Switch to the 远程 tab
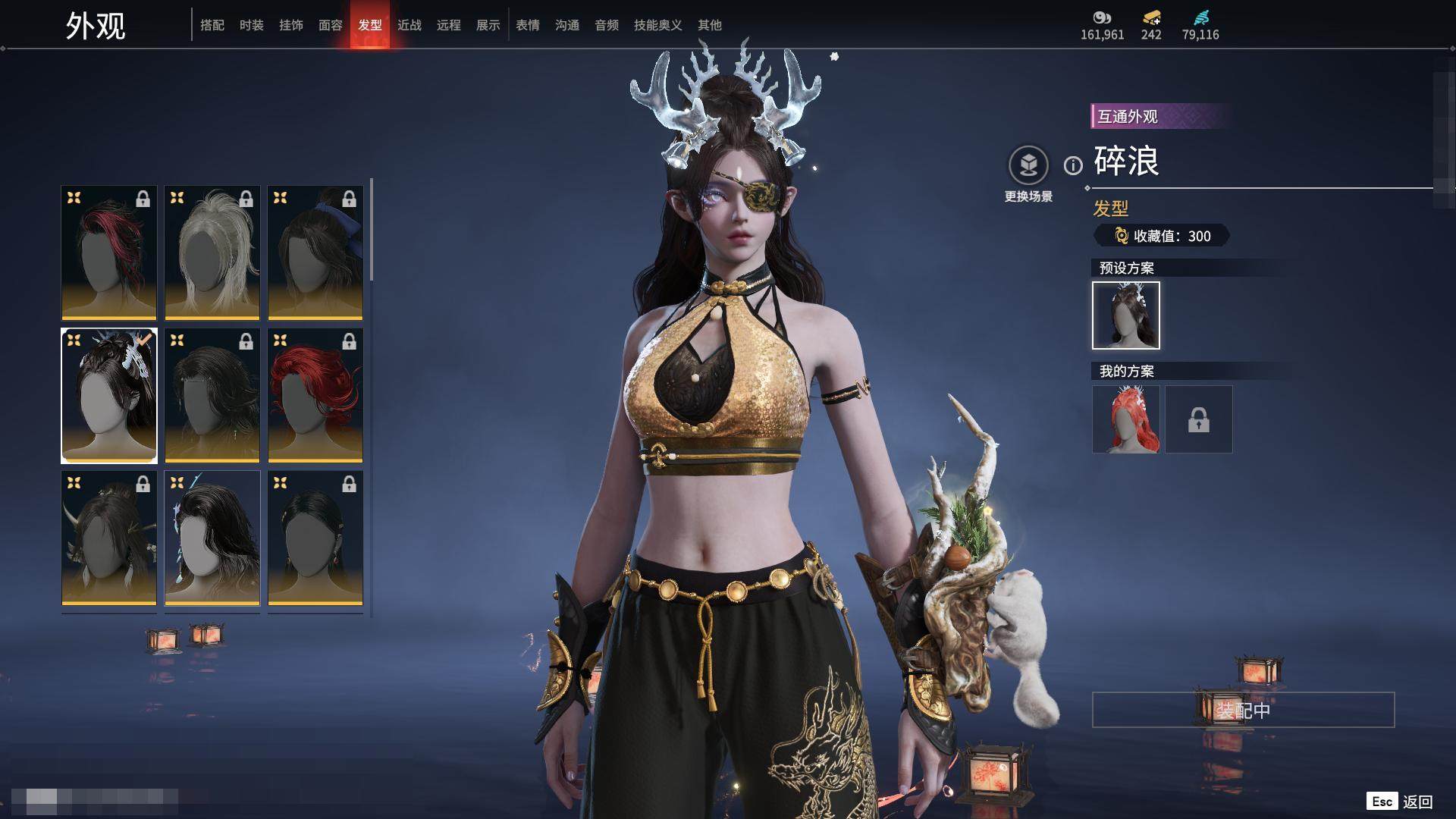 click(449, 25)
